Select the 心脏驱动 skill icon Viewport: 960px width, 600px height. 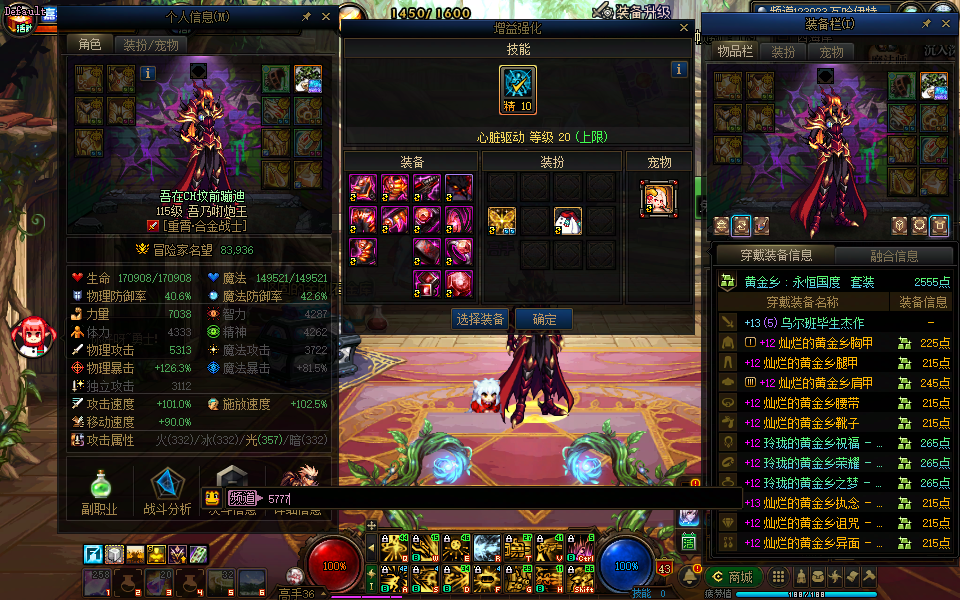pyautogui.click(x=518, y=90)
